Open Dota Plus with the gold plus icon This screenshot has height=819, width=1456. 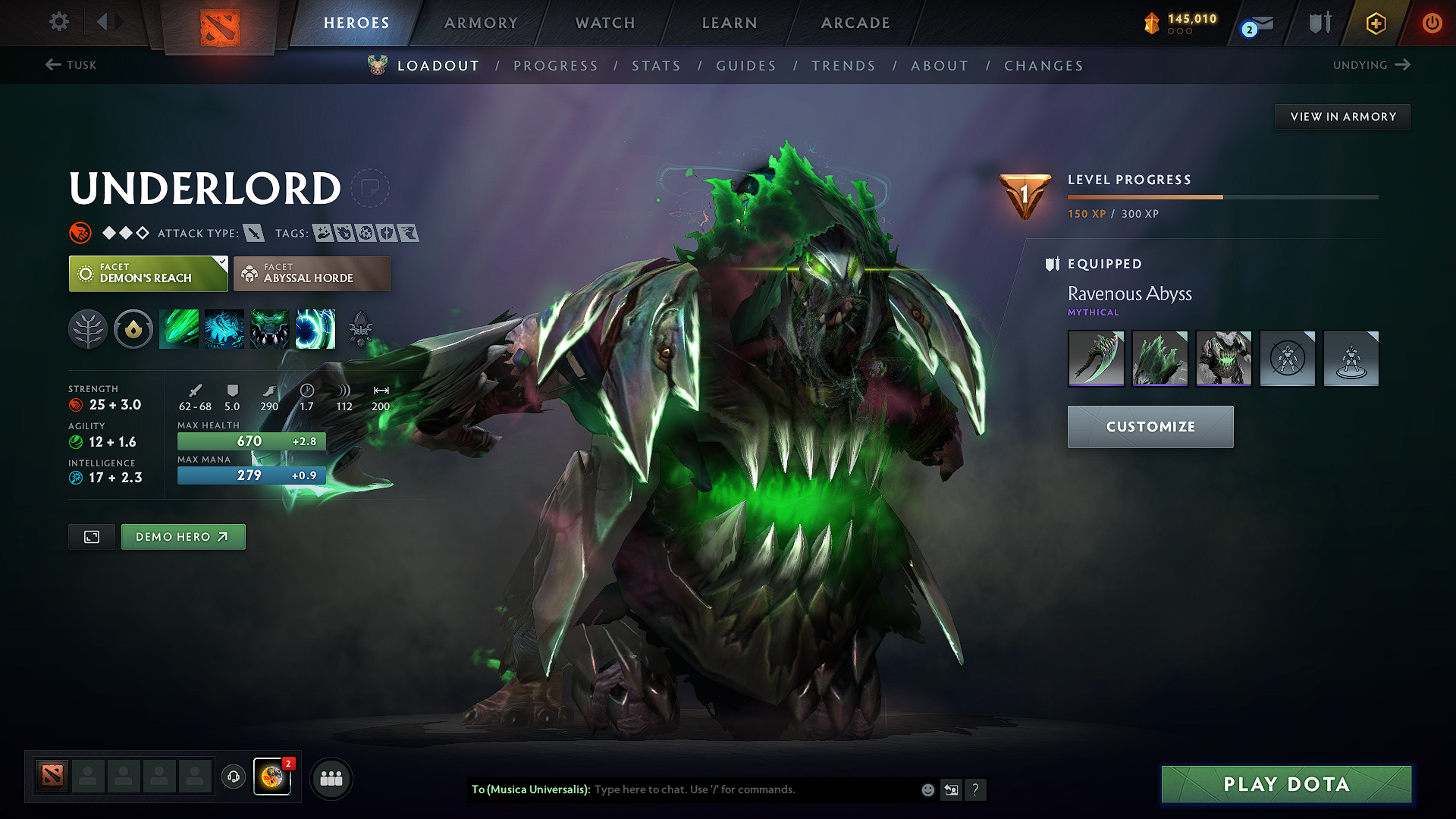click(1376, 23)
